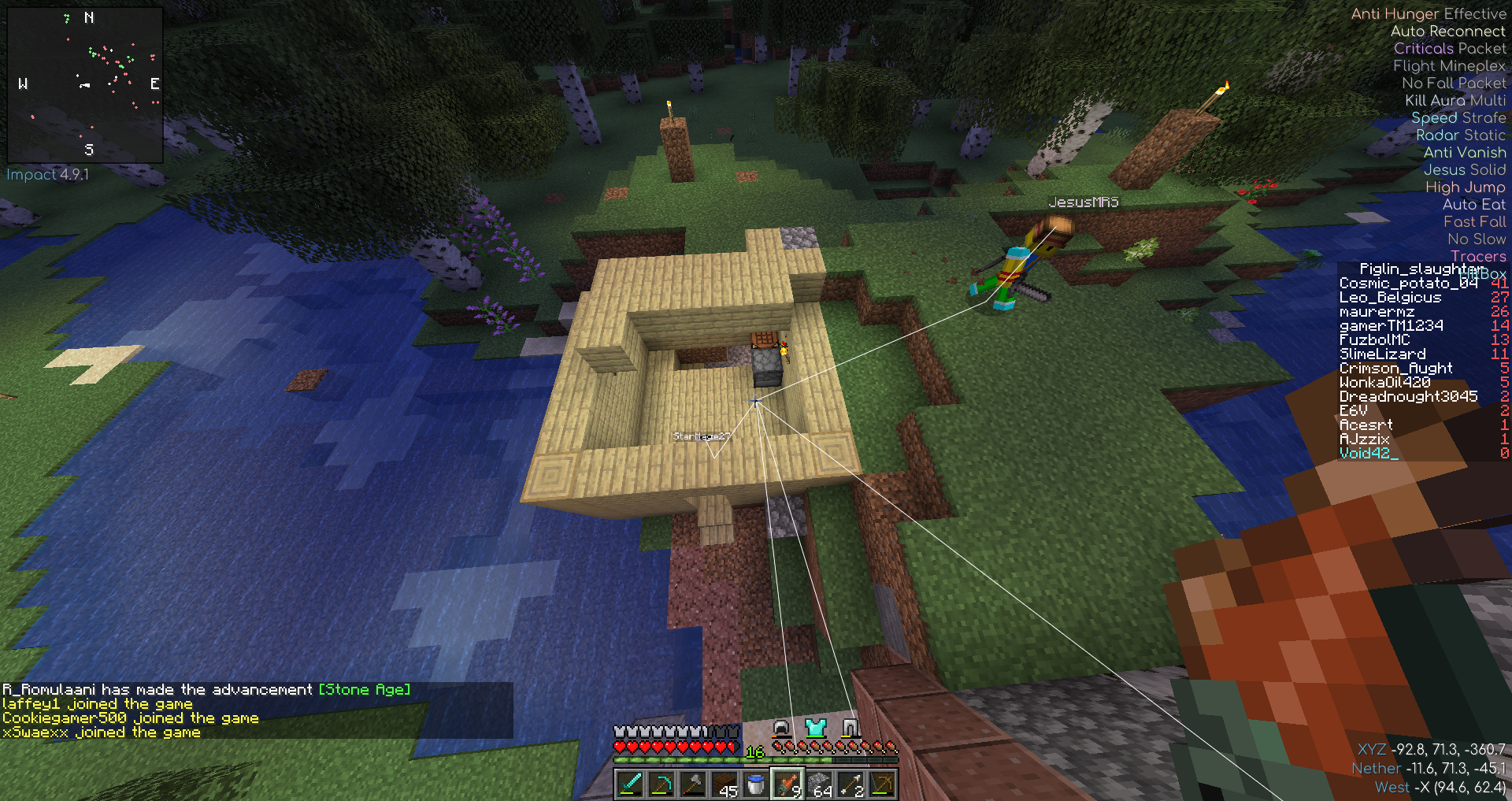Click the iron helmet armor status icon
Screen dimensions: 1512x801
[781, 727]
